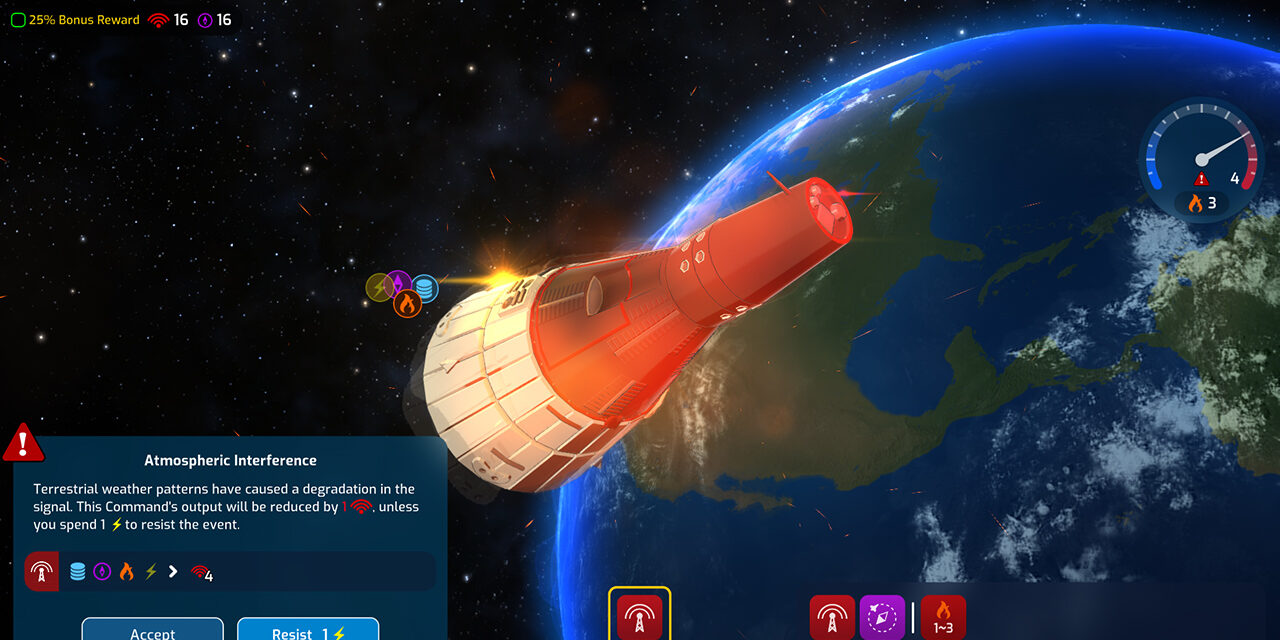Toggle the 25% Bonus Reward checkbox
1280x640 pixels.
(x=18, y=20)
